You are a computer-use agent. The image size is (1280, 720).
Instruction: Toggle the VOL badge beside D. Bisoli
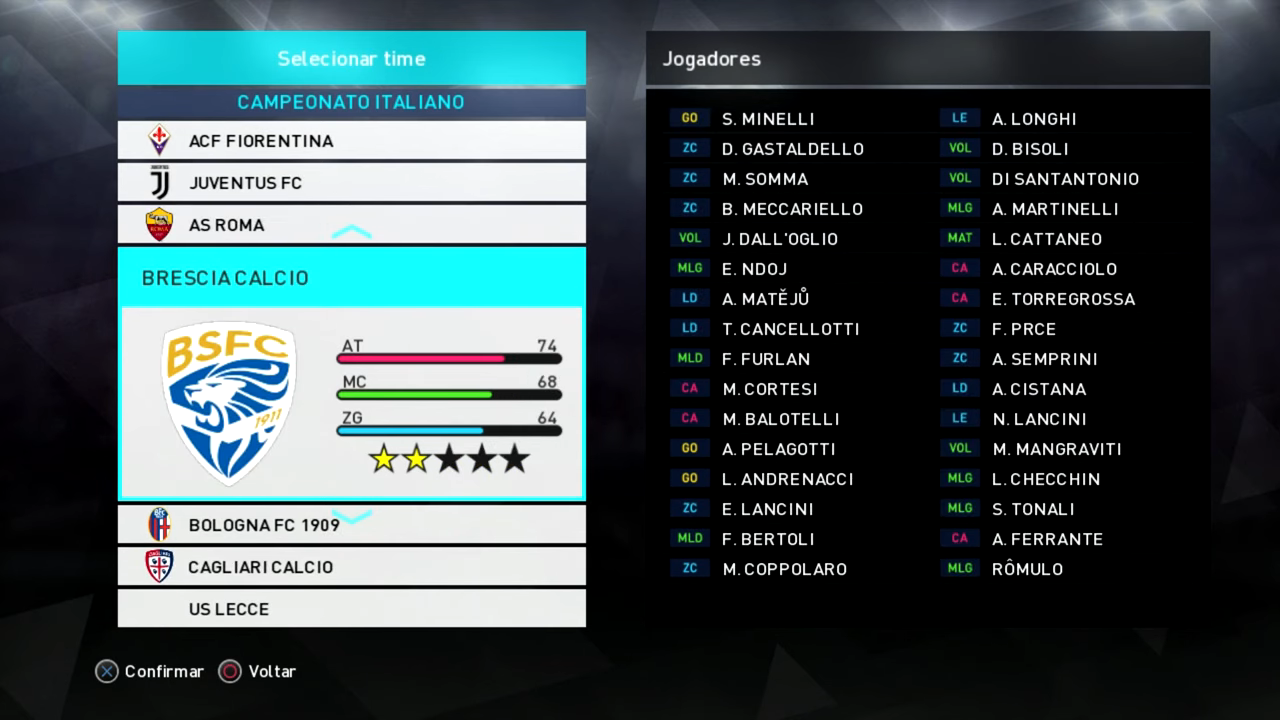tap(959, 148)
